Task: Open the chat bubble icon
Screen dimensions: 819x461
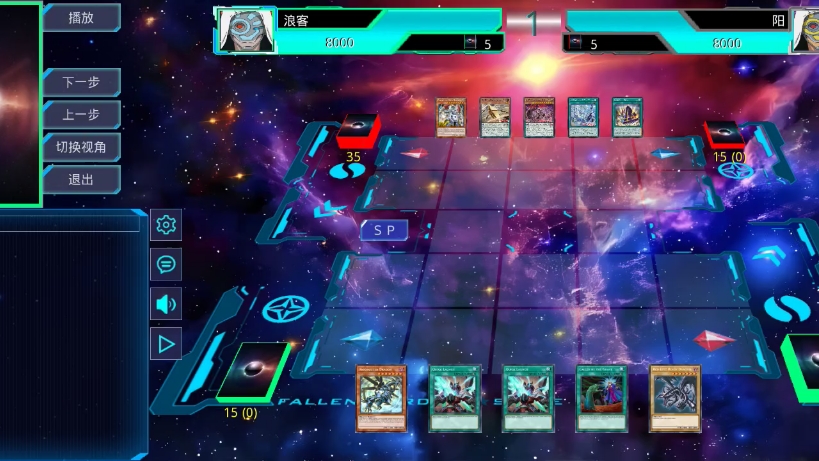Action: [166, 264]
